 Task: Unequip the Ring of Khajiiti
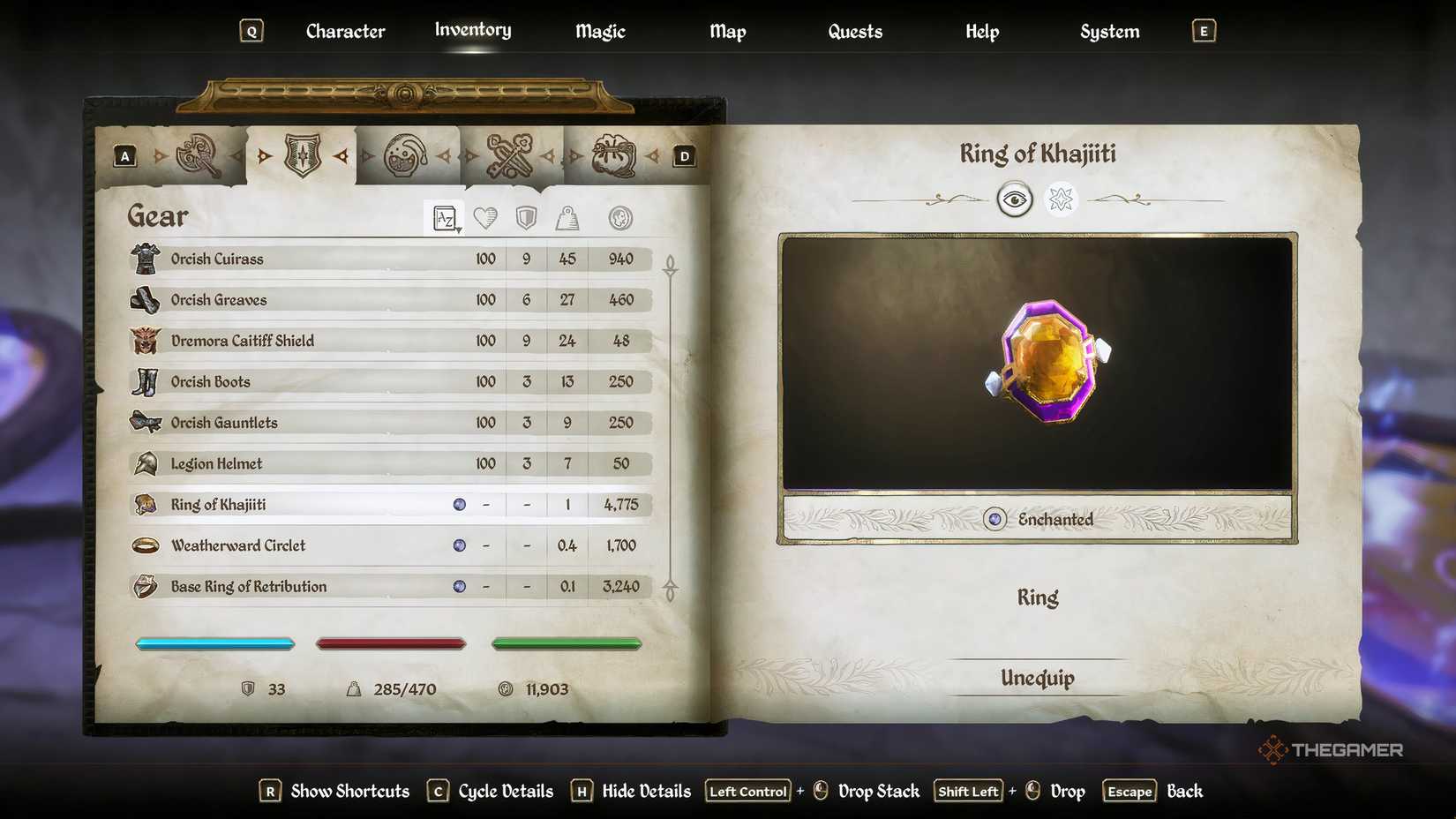pyautogui.click(x=1037, y=678)
